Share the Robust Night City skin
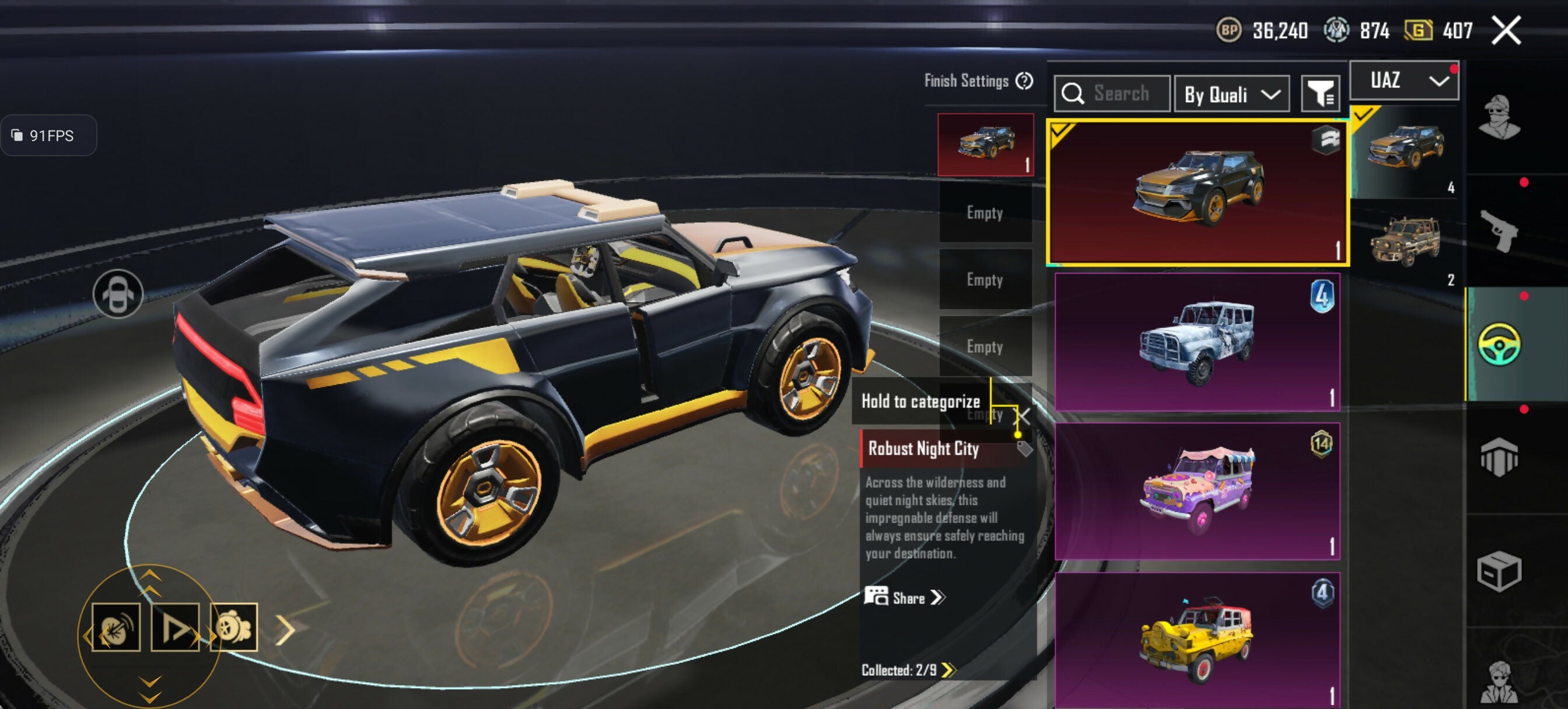The image size is (1568, 709). (x=905, y=598)
